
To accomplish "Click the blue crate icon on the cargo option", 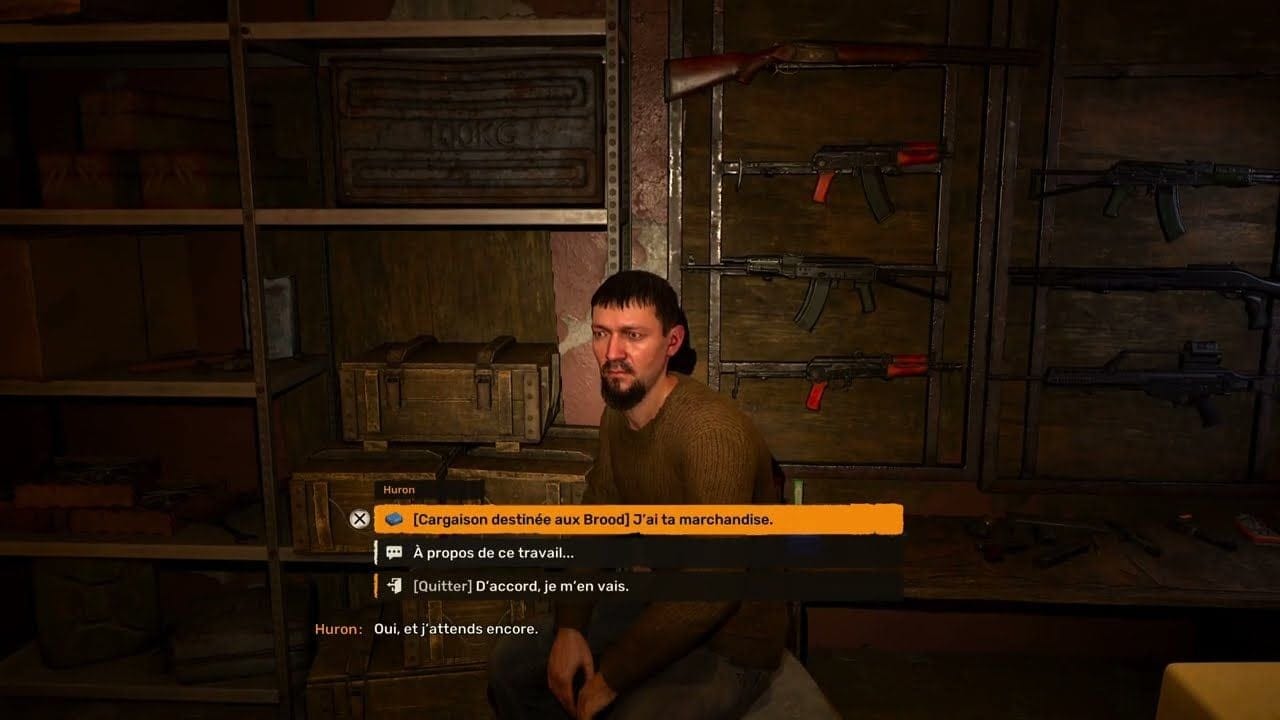I will pos(392,519).
